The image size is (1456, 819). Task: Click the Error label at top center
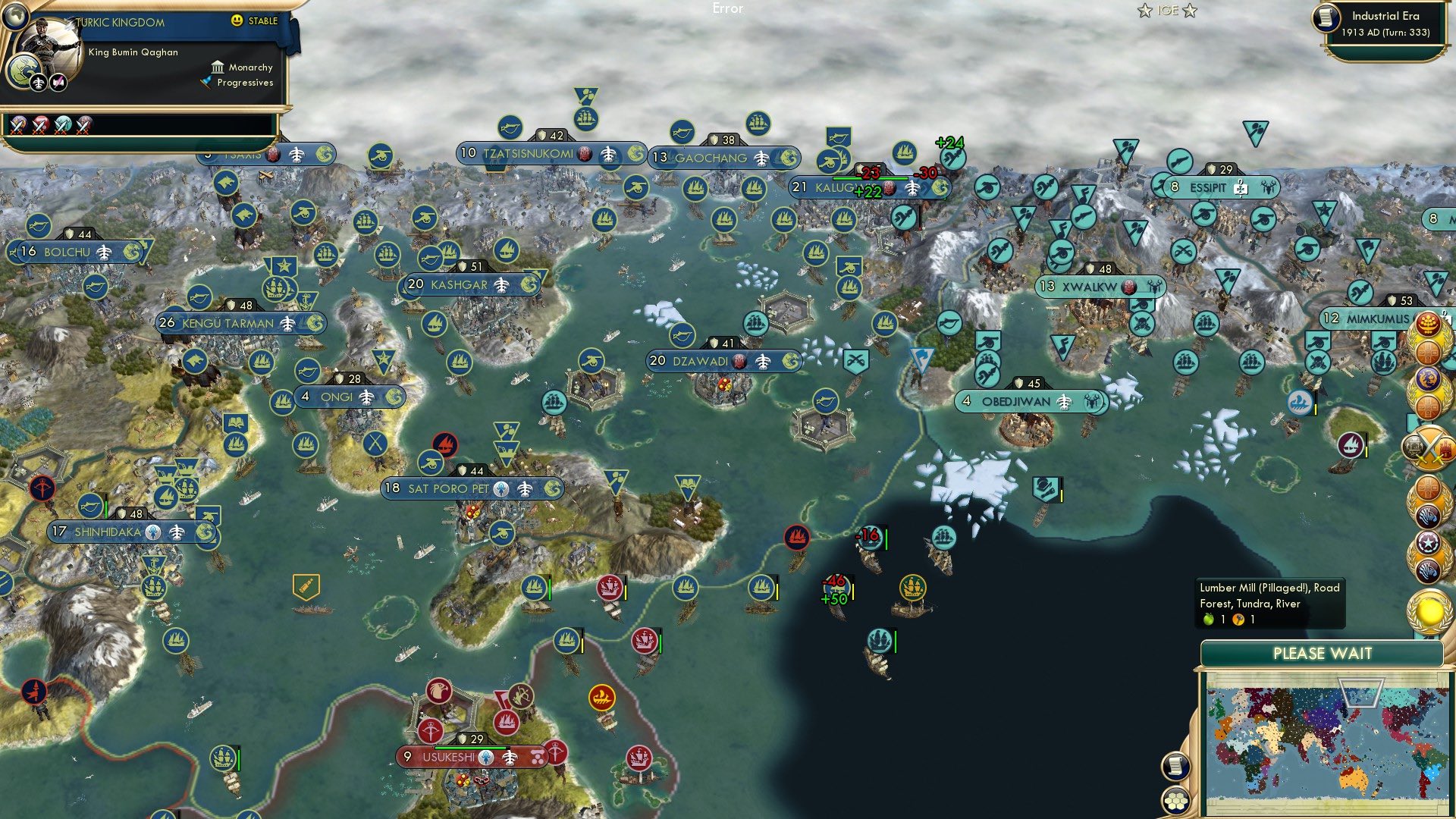tap(727, 8)
